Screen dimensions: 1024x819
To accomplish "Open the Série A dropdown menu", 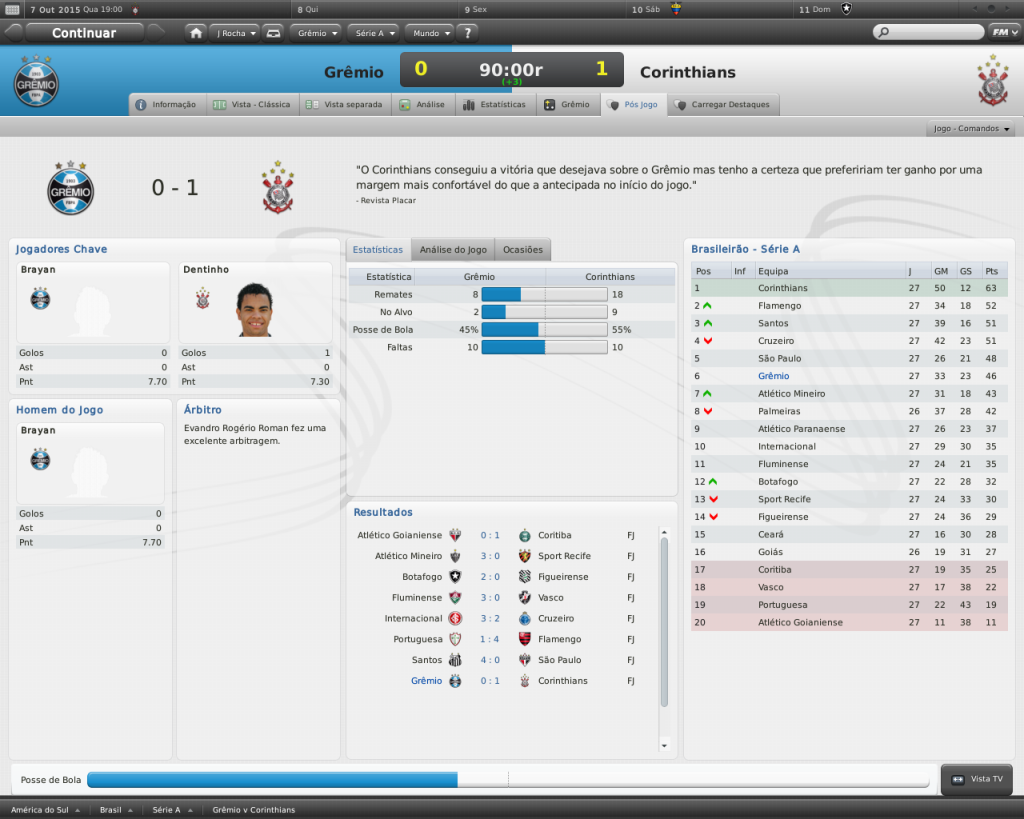I will (374, 33).
